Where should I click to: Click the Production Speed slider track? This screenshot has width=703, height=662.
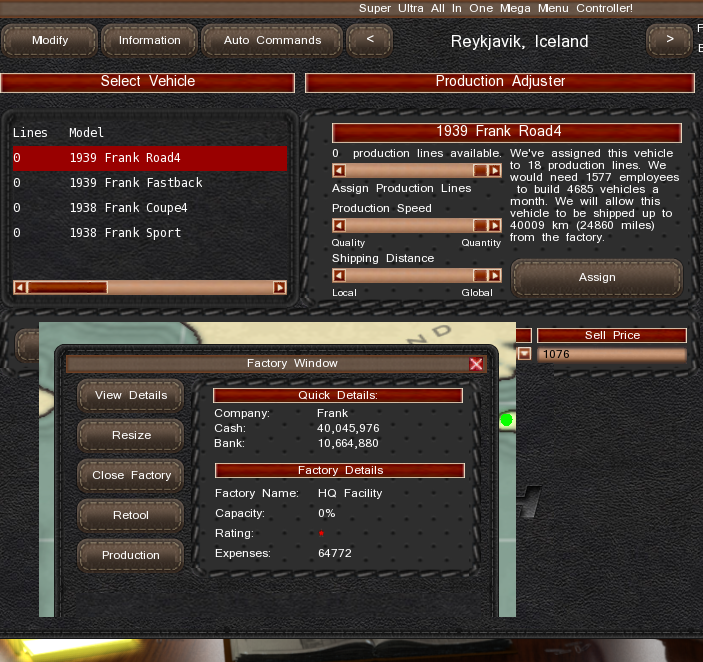click(x=410, y=226)
